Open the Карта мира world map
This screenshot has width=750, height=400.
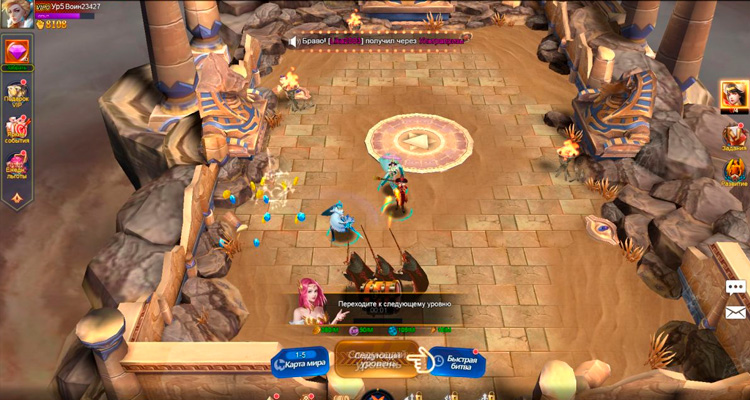pos(301,361)
